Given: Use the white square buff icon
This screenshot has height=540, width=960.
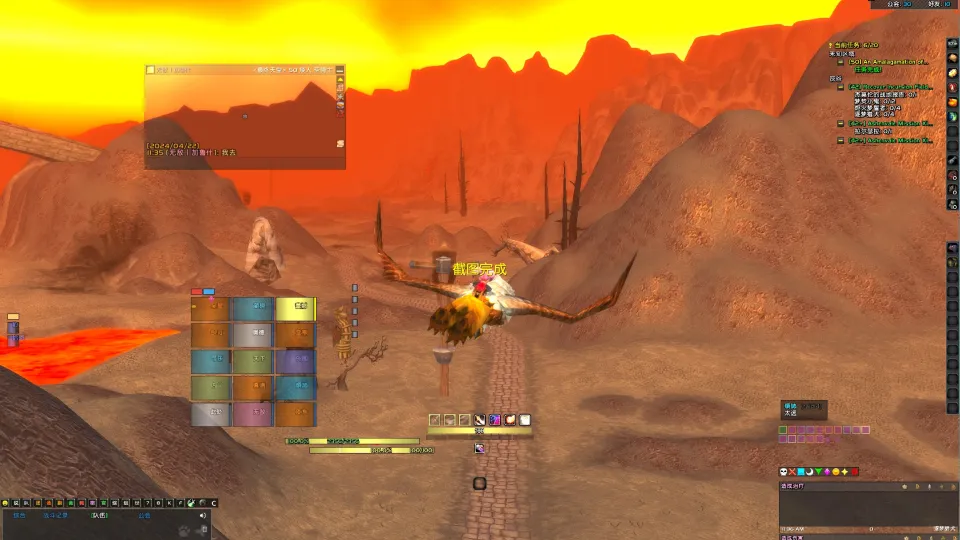Looking at the screenshot, I should tap(525, 420).
